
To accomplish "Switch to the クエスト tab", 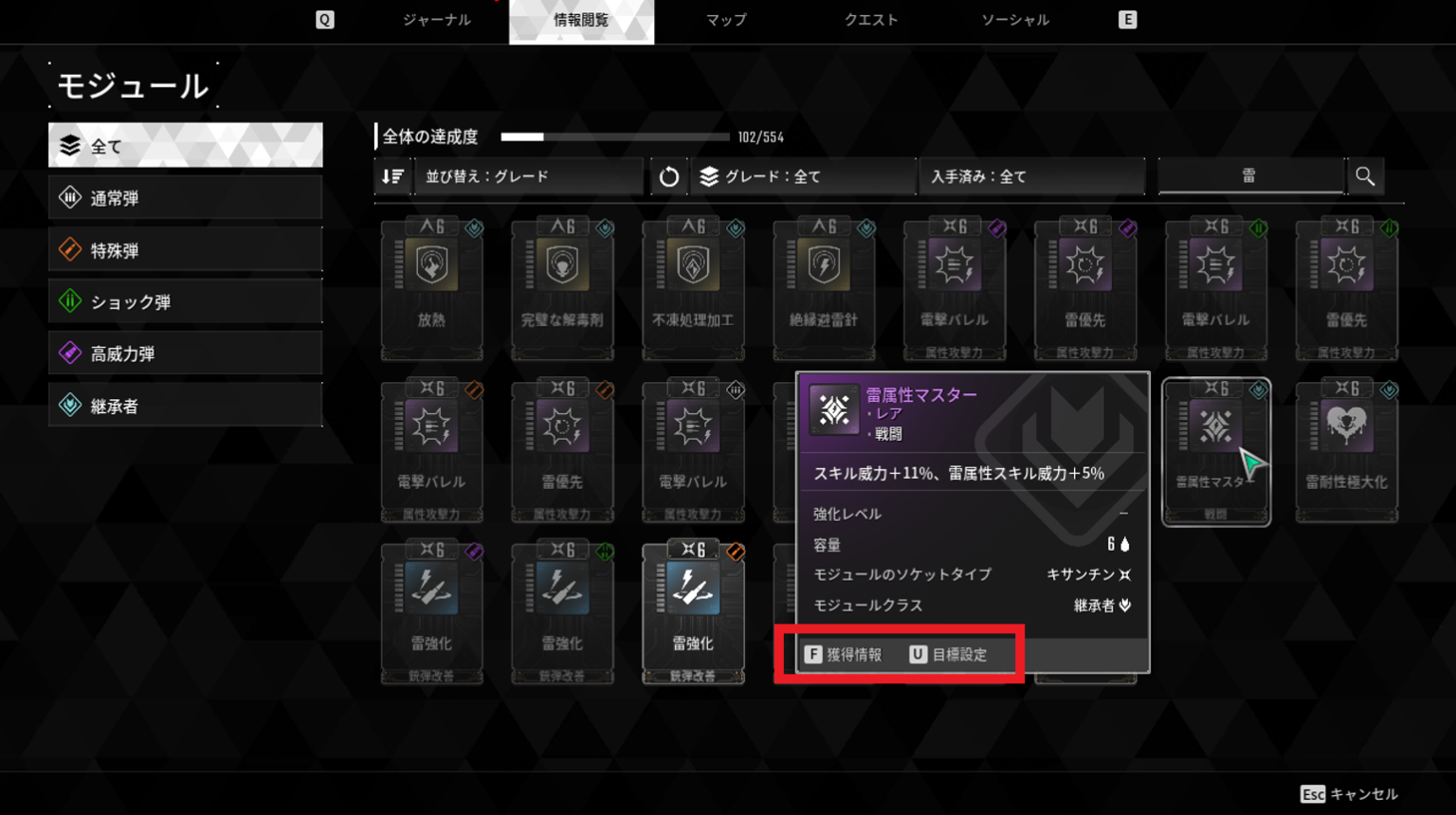I will point(870,19).
